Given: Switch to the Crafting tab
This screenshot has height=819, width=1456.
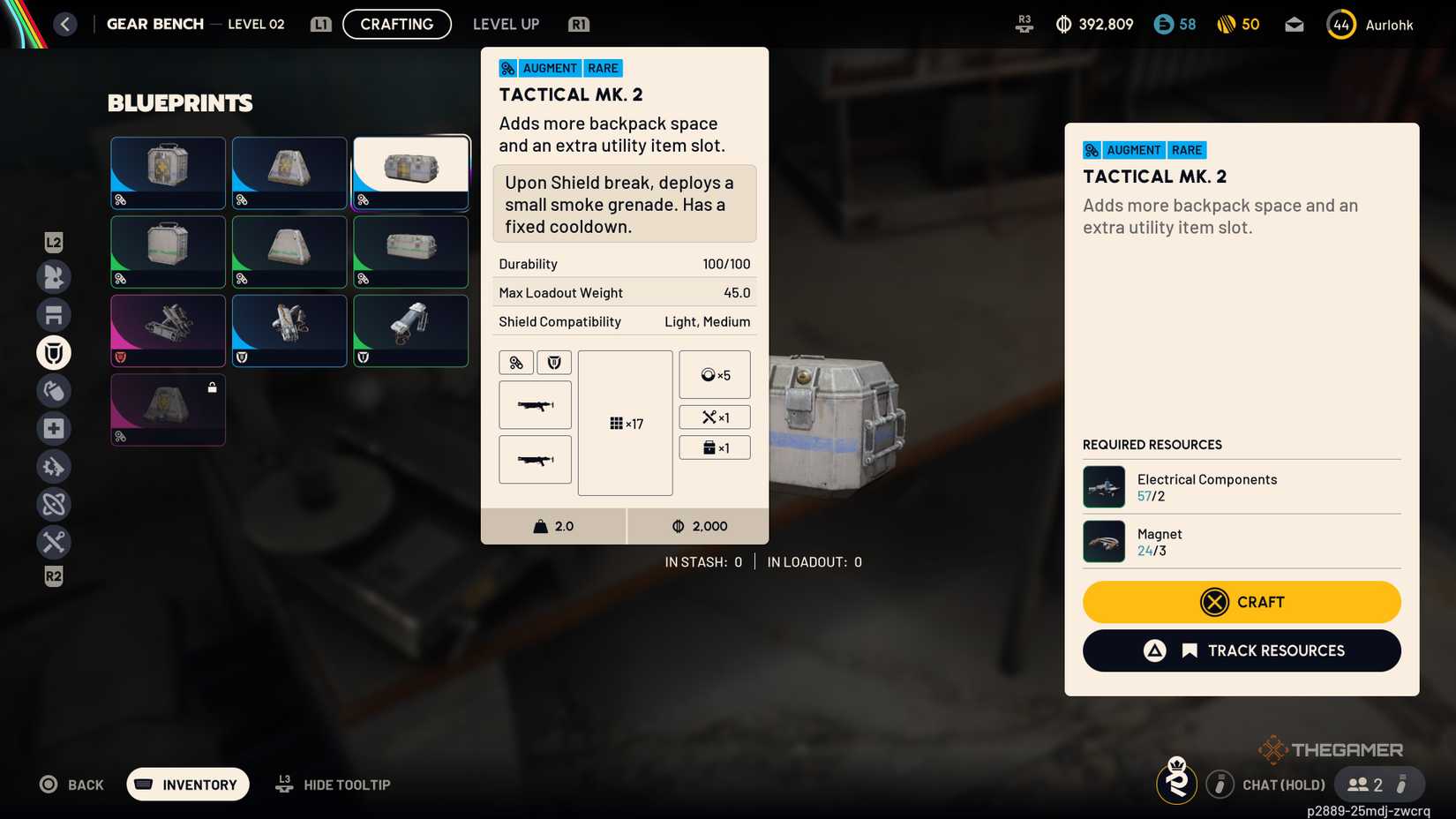Looking at the screenshot, I should (x=396, y=24).
